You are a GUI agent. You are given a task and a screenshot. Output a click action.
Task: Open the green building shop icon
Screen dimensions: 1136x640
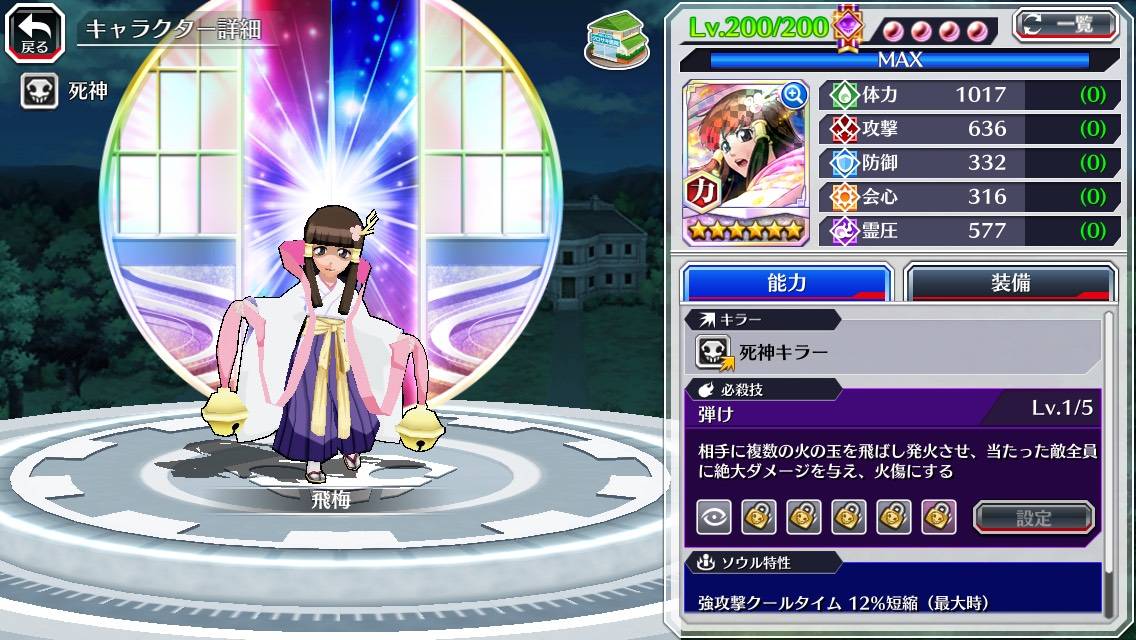pyautogui.click(x=611, y=37)
